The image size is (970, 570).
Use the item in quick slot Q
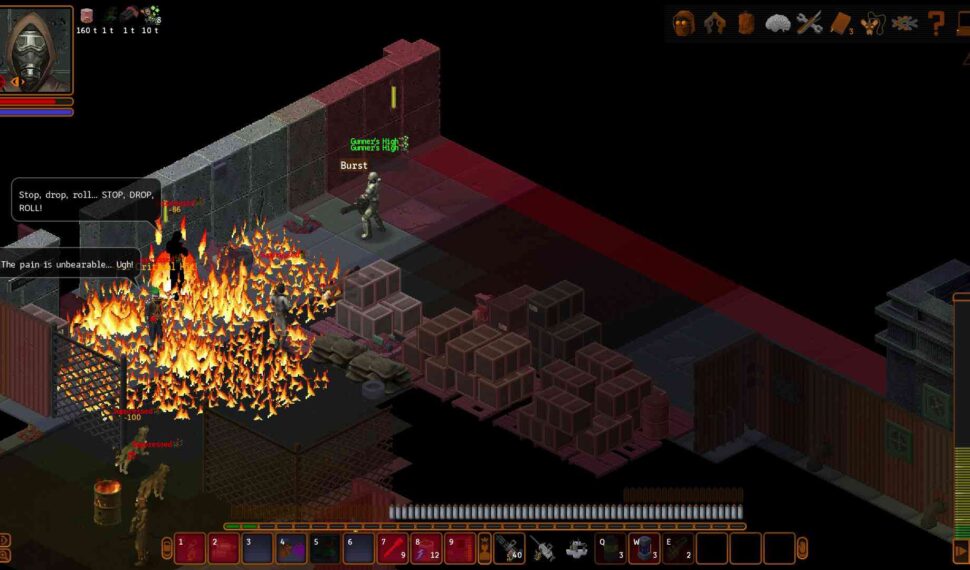pyautogui.click(x=610, y=548)
